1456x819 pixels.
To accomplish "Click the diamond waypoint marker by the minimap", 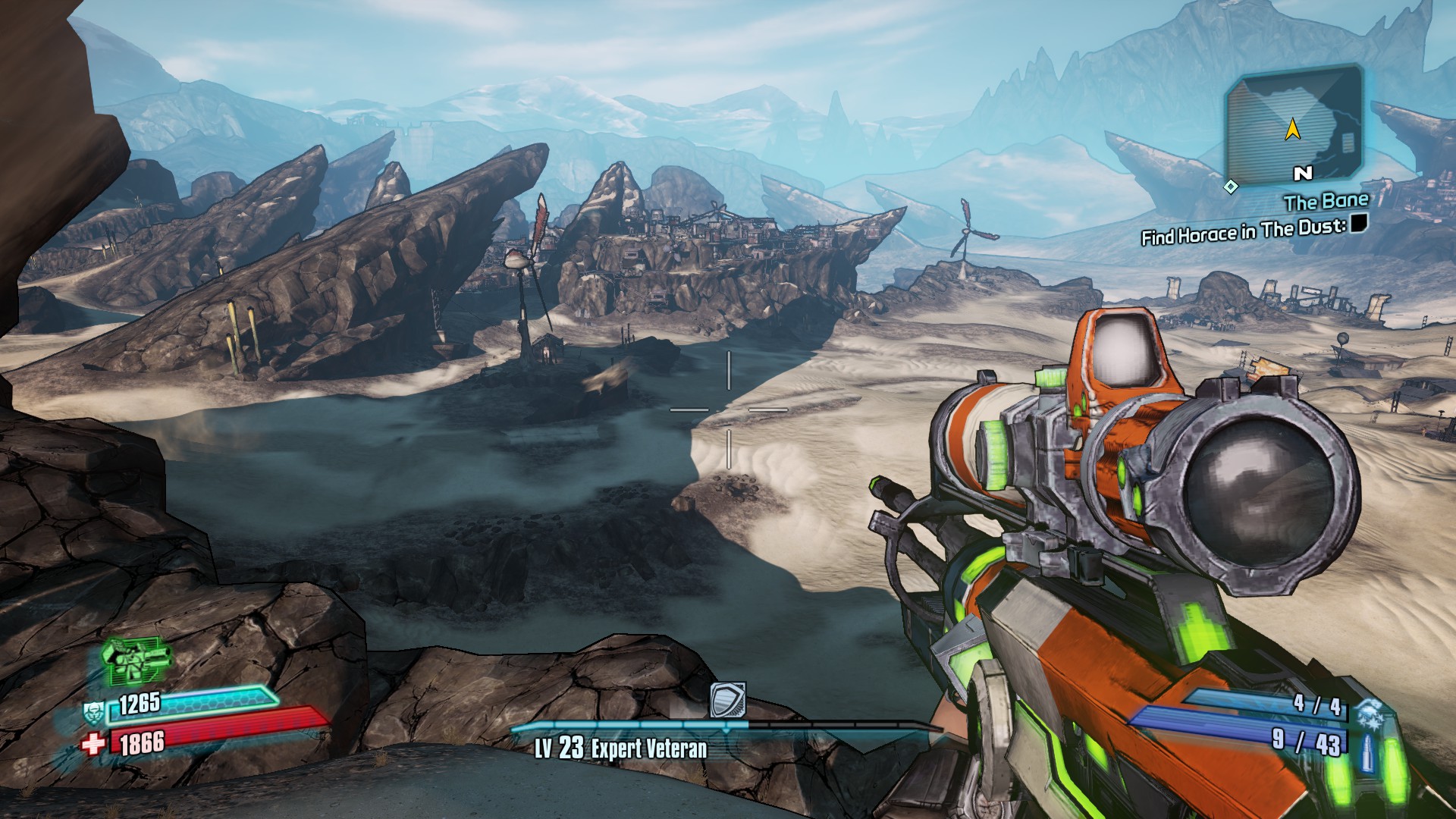I will tap(1231, 186).
